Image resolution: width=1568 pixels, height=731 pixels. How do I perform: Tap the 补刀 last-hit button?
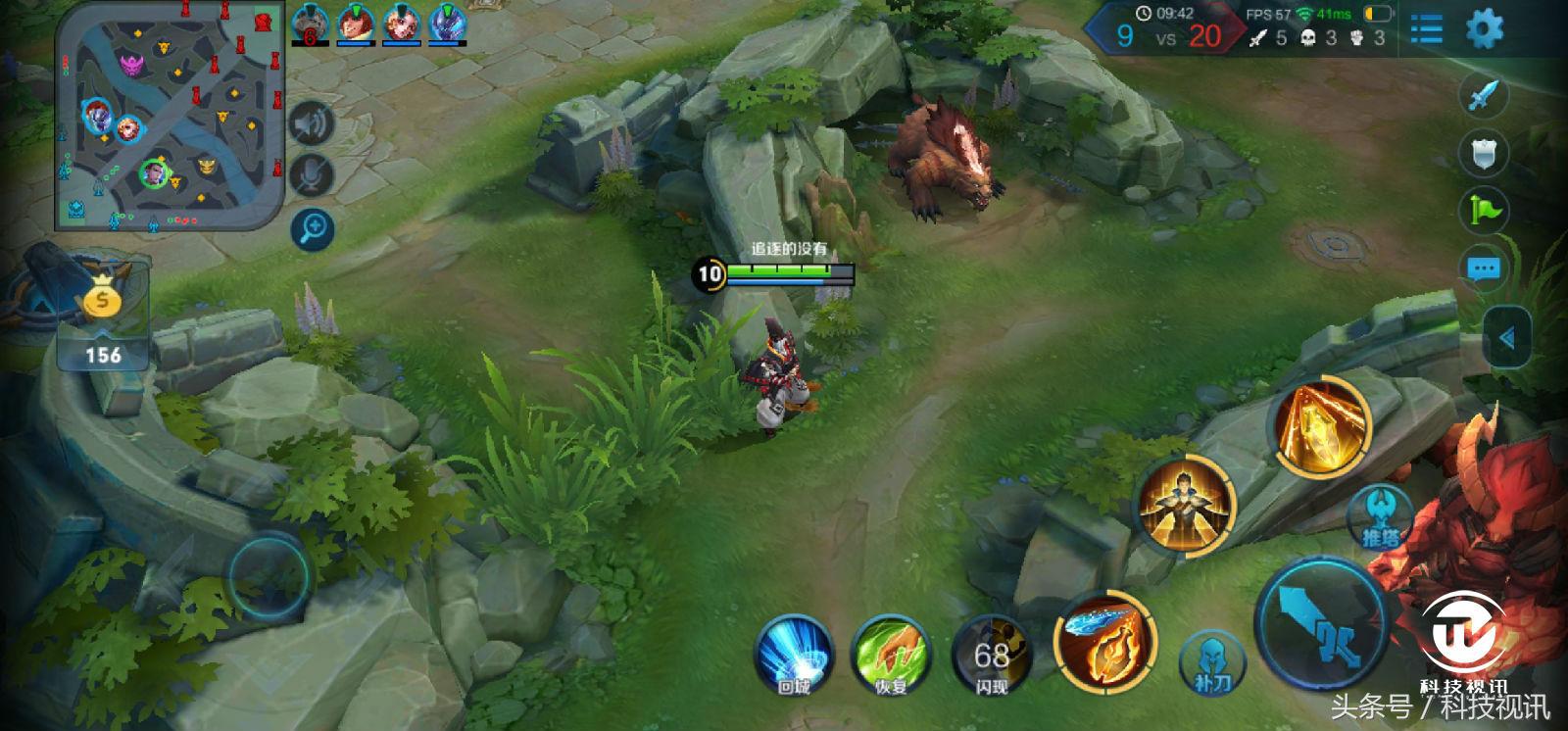1211,661
